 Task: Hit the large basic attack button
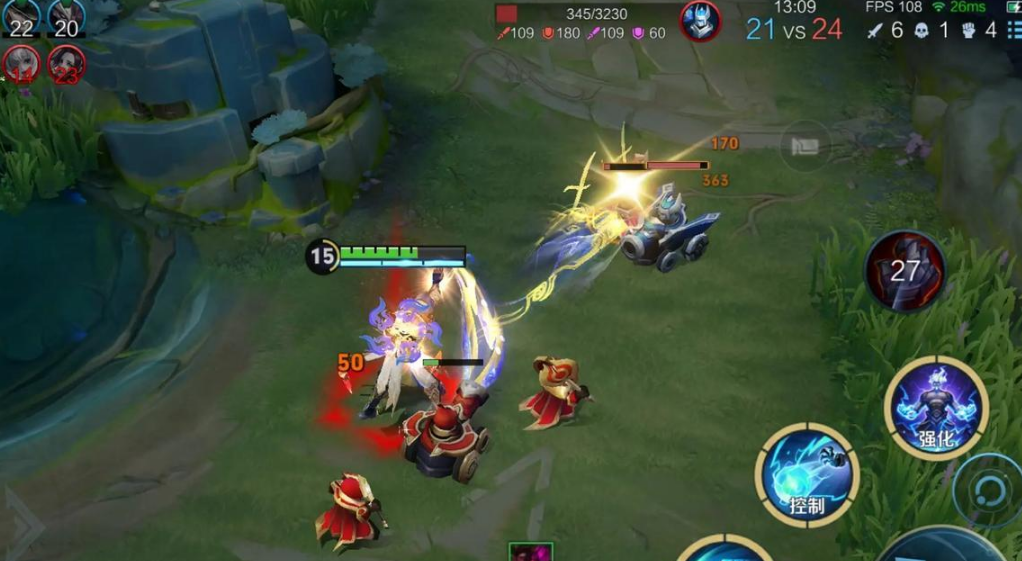[x=940, y=545]
